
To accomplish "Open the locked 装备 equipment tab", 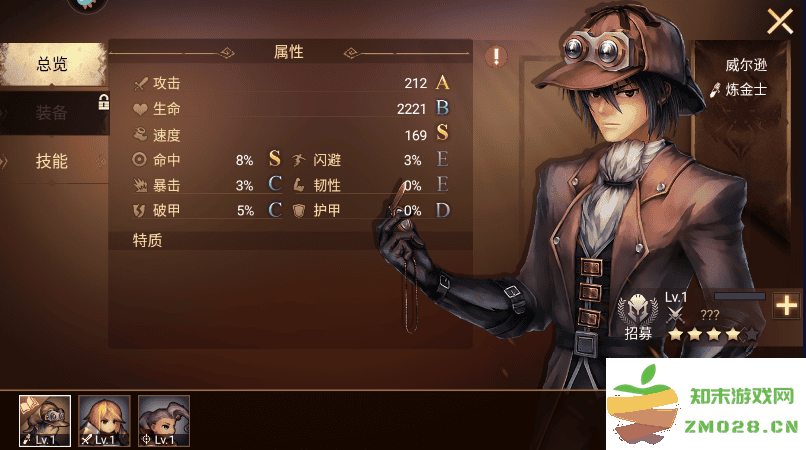I will 52,113.
